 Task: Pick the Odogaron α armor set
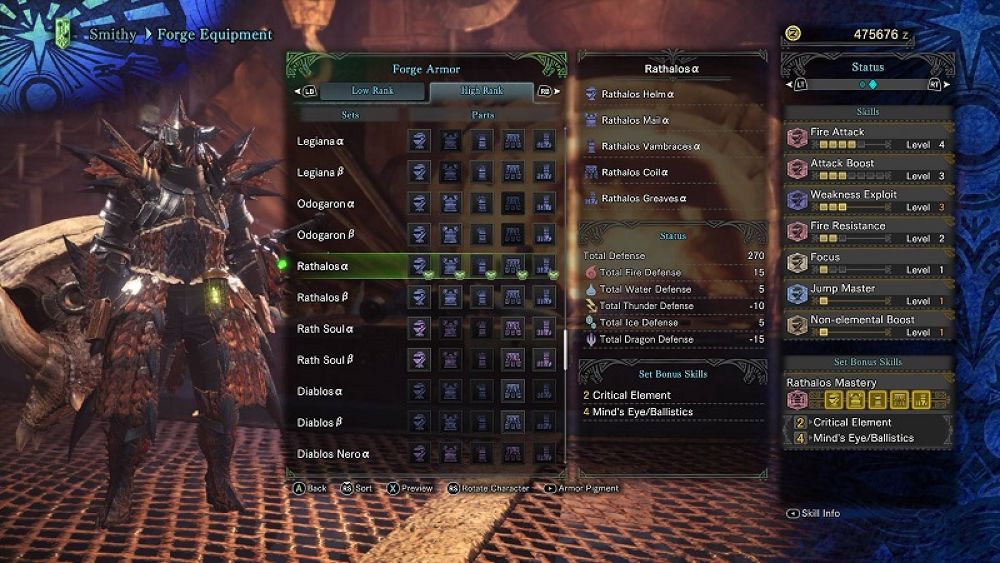326,204
